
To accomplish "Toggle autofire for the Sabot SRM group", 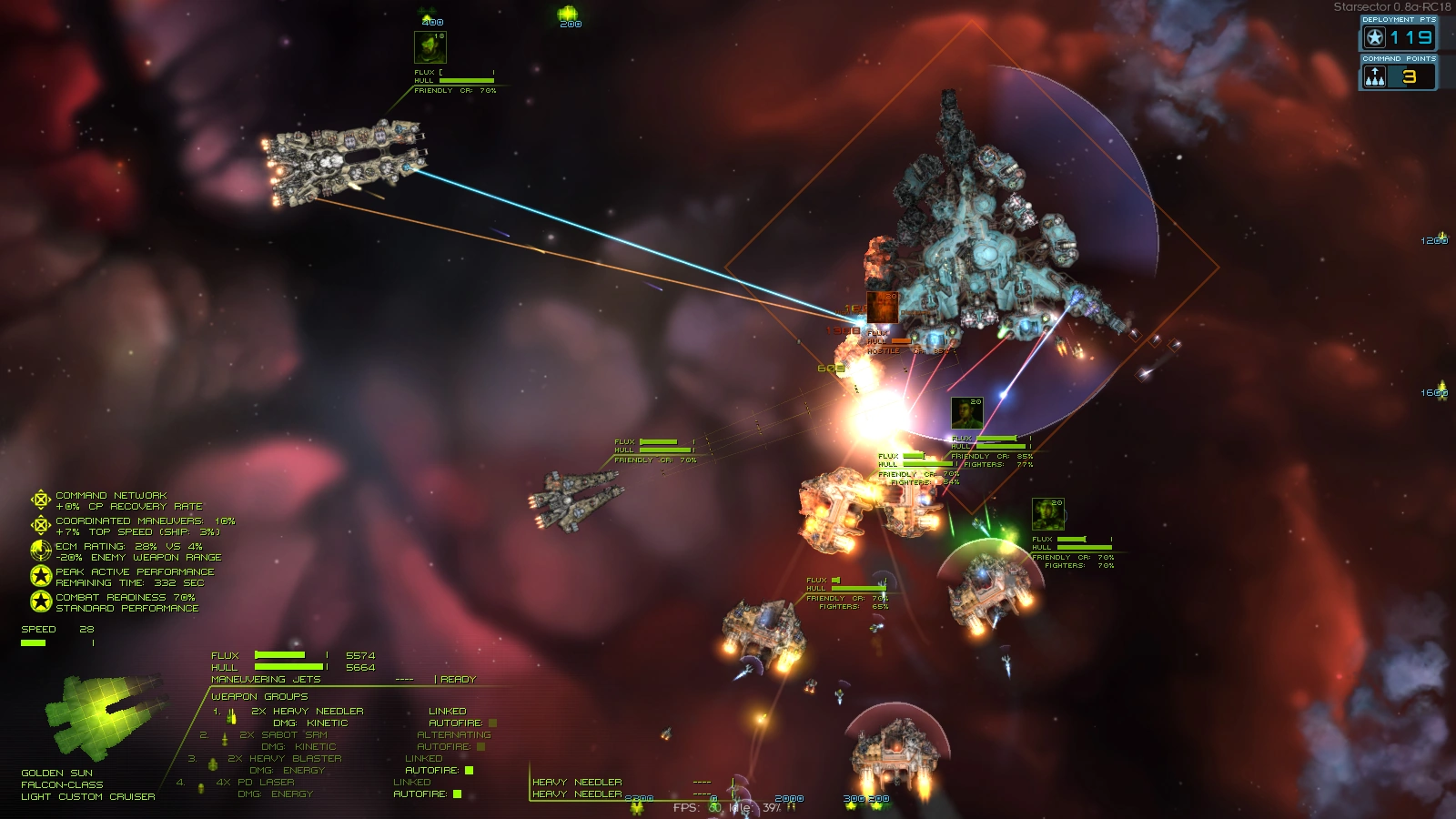I will [480, 745].
